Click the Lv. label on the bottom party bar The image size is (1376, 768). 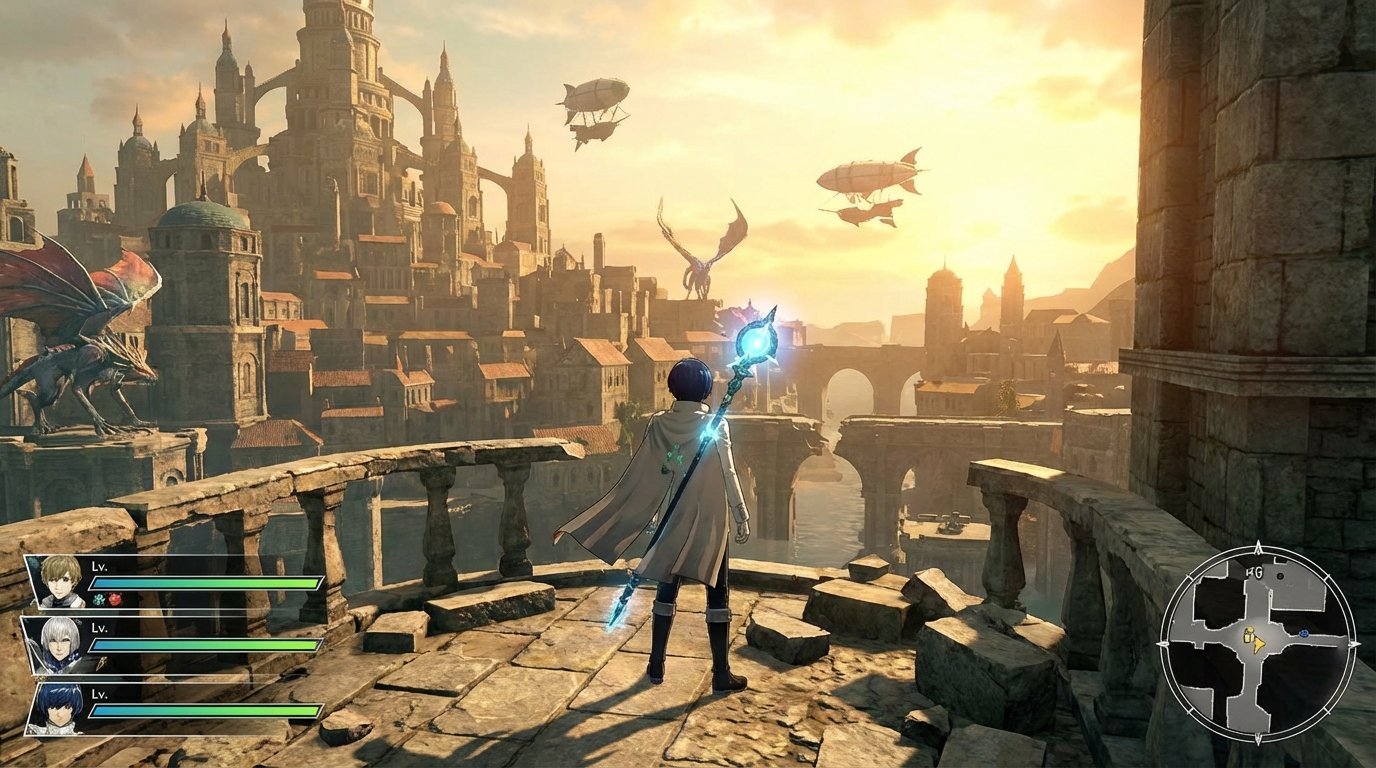tap(99, 695)
